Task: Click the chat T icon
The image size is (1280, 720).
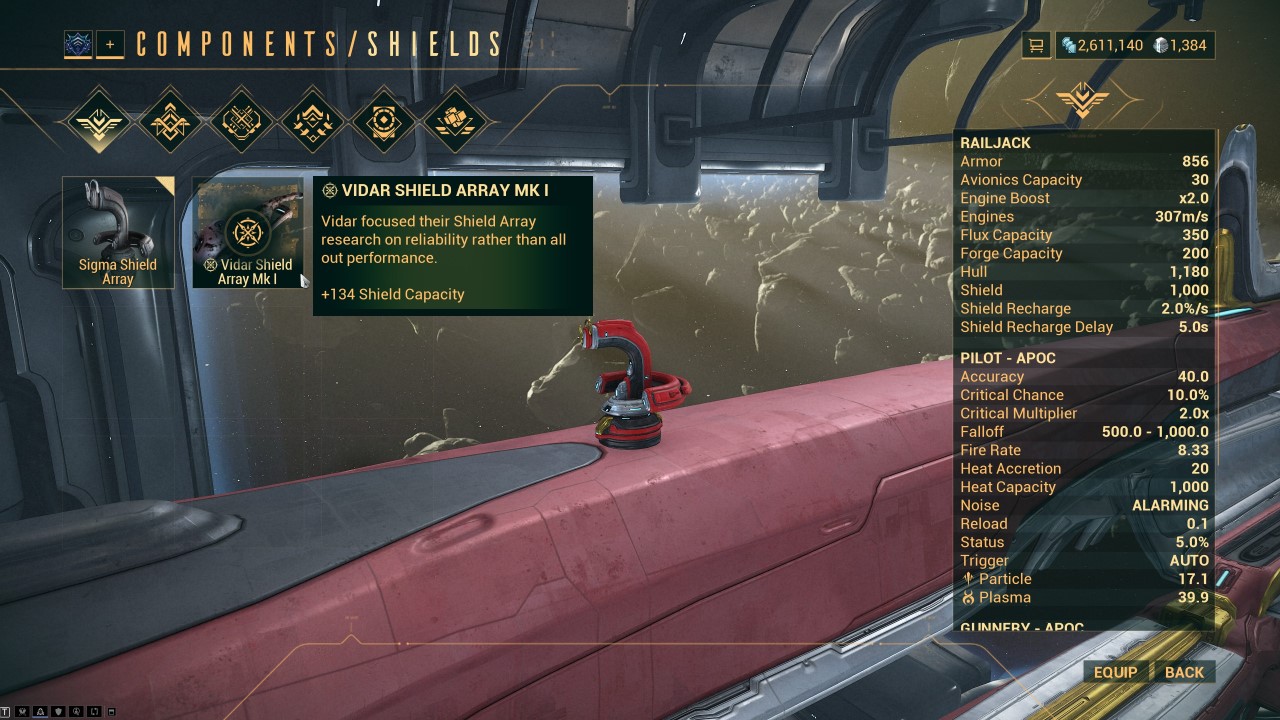Action: 6,711
